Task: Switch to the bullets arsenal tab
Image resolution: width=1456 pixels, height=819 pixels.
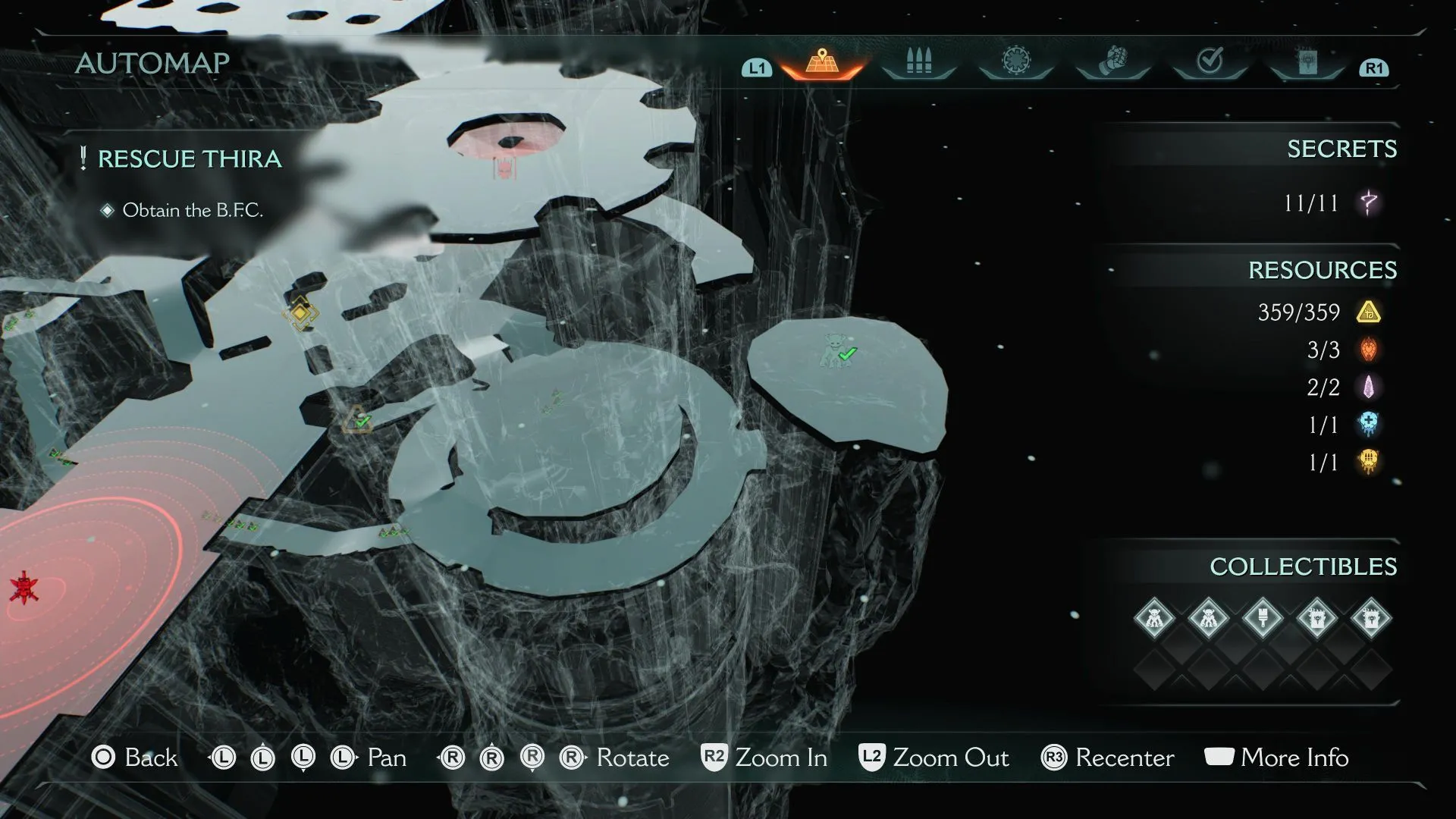Action: [918, 62]
